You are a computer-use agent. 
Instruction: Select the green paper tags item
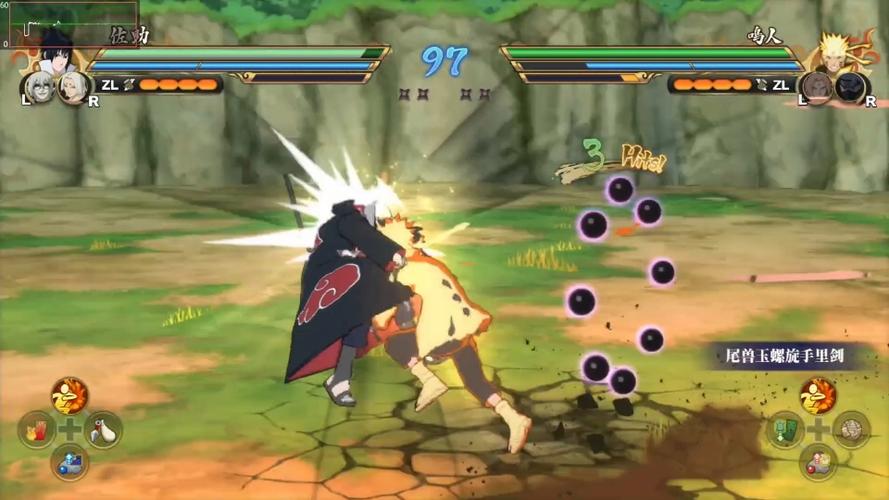[x=786, y=430]
